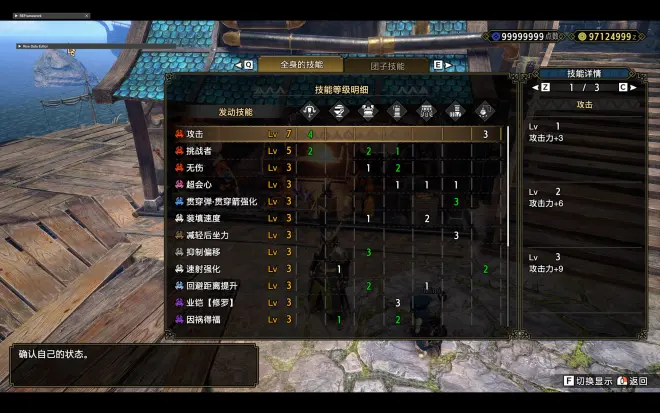
Task: Switch to the 团子技能 tab
Action: 387,65
